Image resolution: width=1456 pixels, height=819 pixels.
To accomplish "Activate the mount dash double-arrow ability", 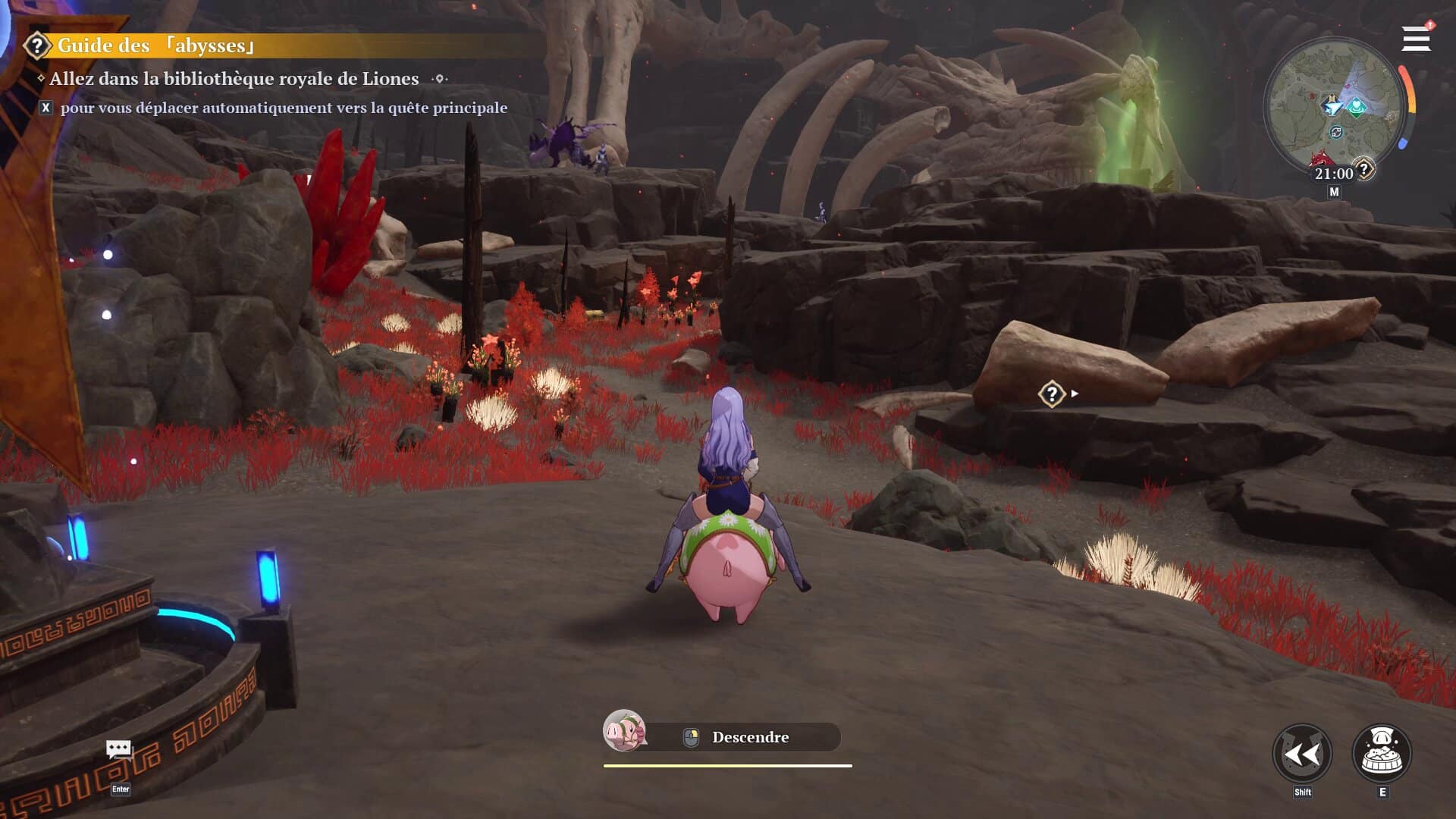I will pyautogui.click(x=1302, y=754).
